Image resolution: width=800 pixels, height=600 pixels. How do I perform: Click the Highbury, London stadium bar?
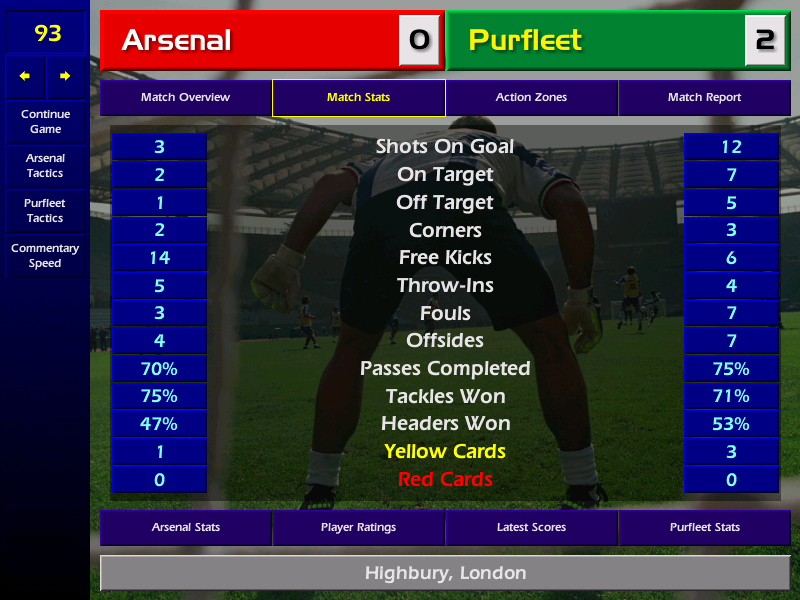tap(445, 574)
